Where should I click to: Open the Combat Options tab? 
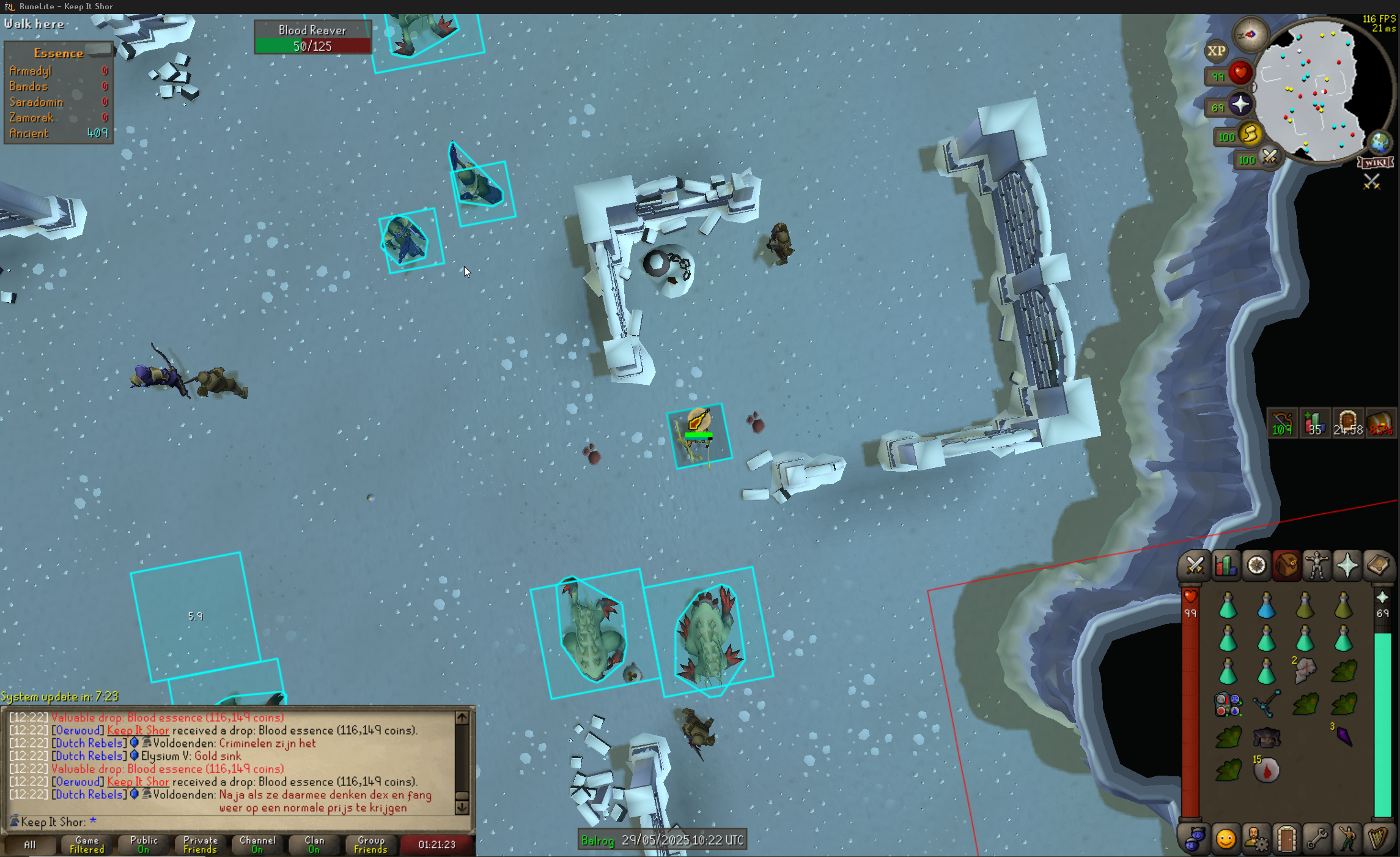pyautogui.click(x=1195, y=566)
